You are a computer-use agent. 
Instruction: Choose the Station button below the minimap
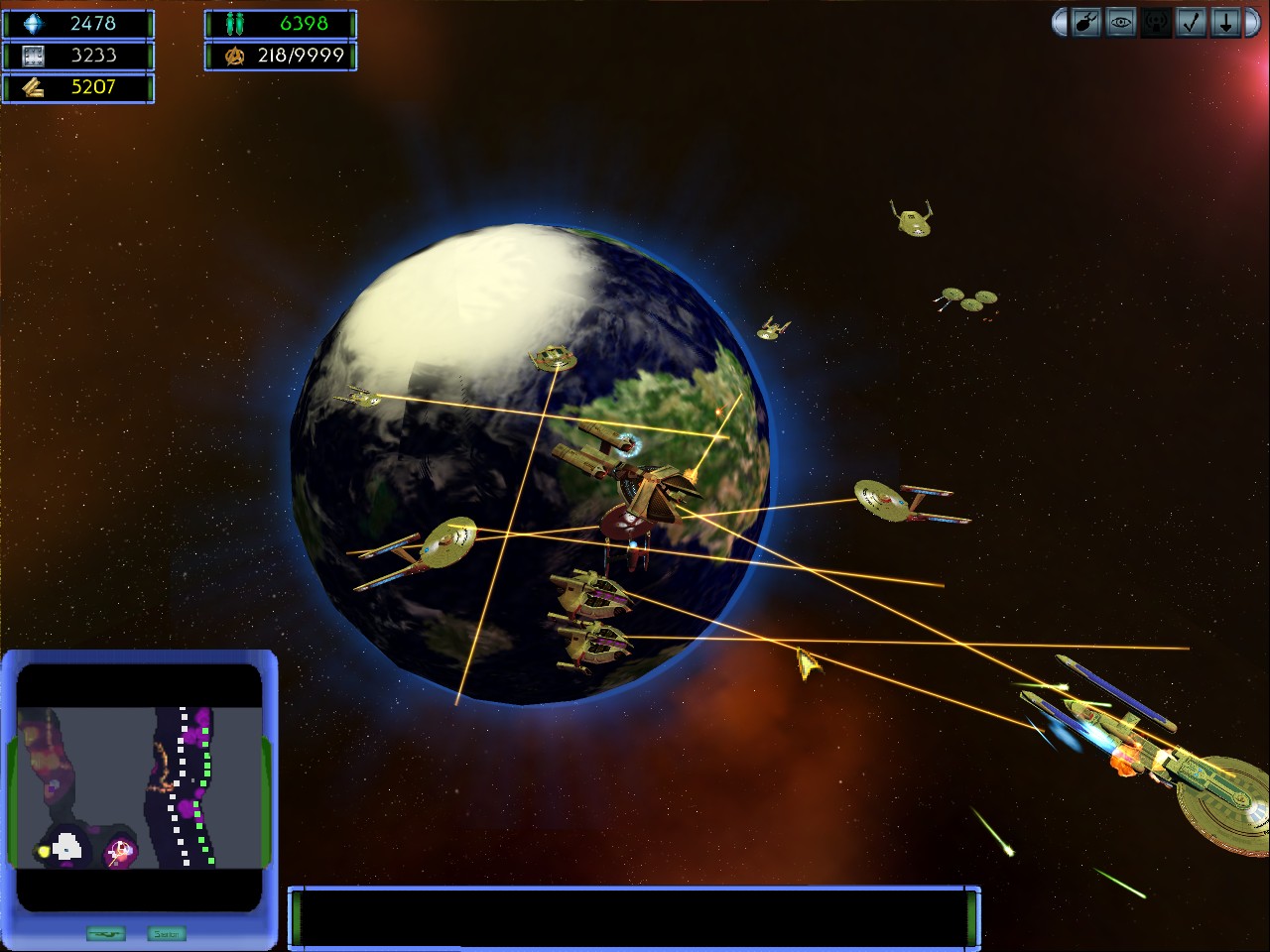(x=166, y=933)
